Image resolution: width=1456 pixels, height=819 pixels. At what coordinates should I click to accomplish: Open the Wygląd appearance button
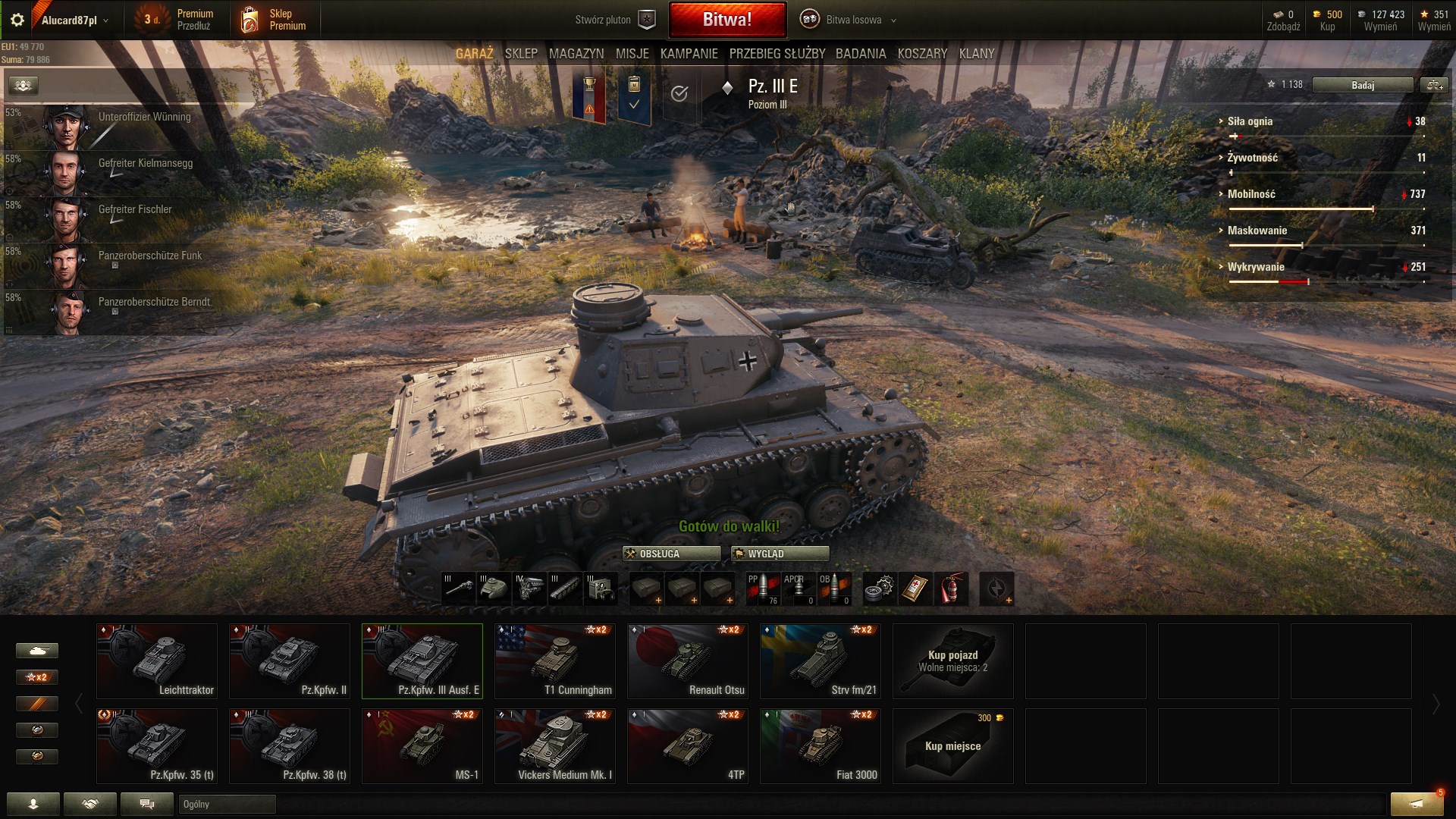click(780, 554)
